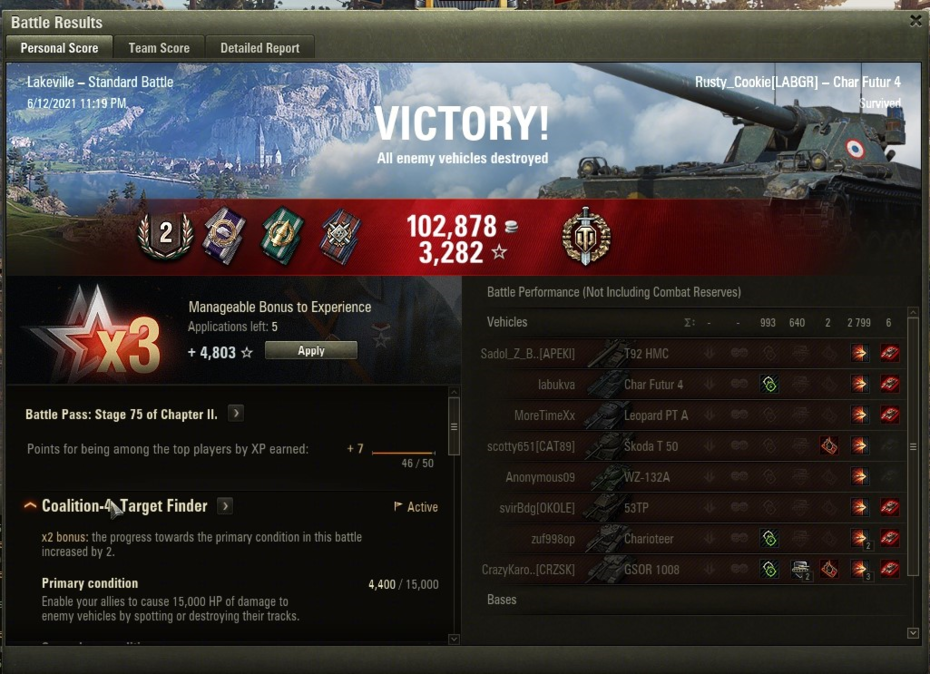Image resolution: width=930 pixels, height=674 pixels.
Task: Click the Mark of Mastery badge icon
Action: point(586,238)
